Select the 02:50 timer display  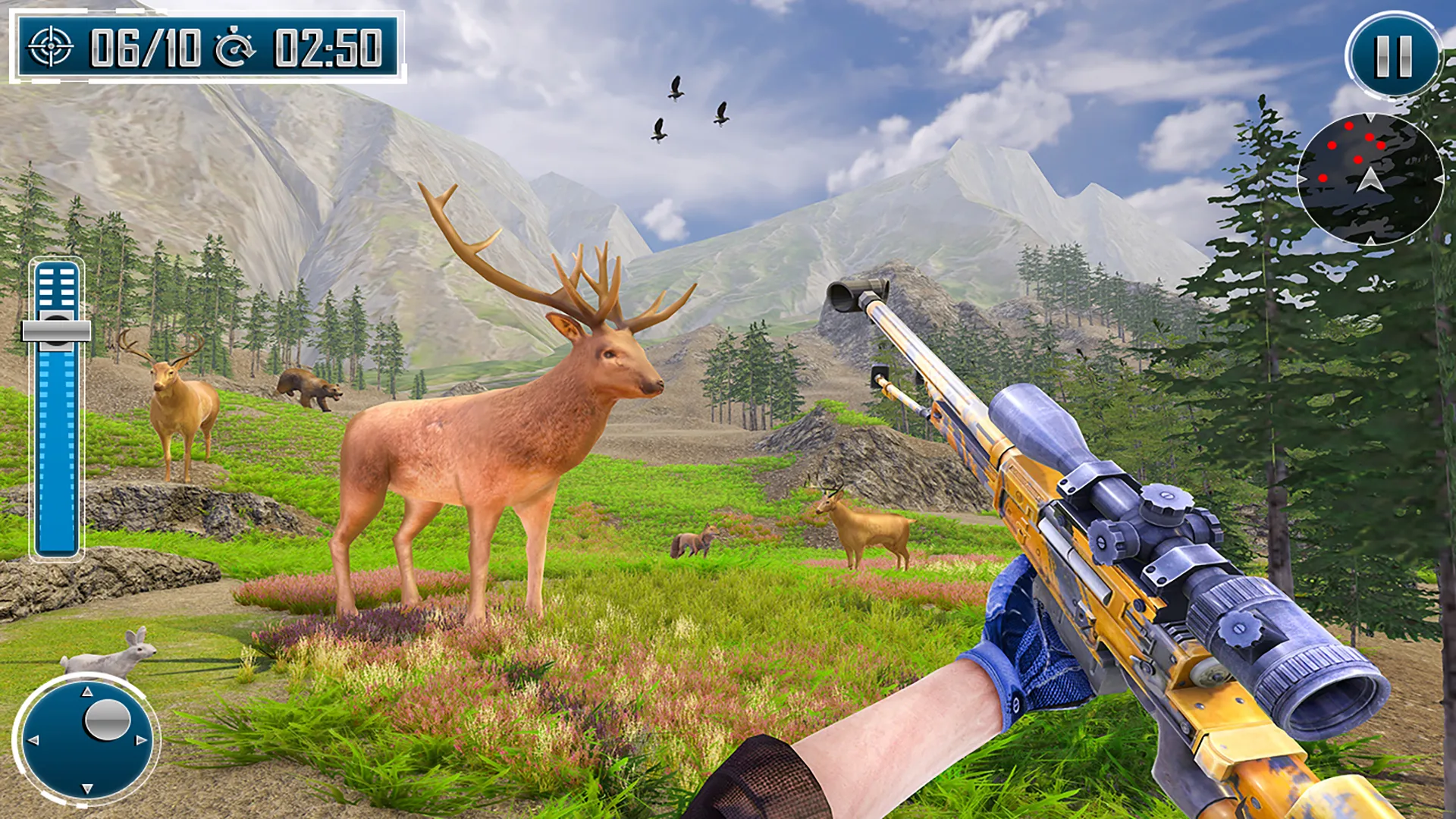click(x=330, y=45)
